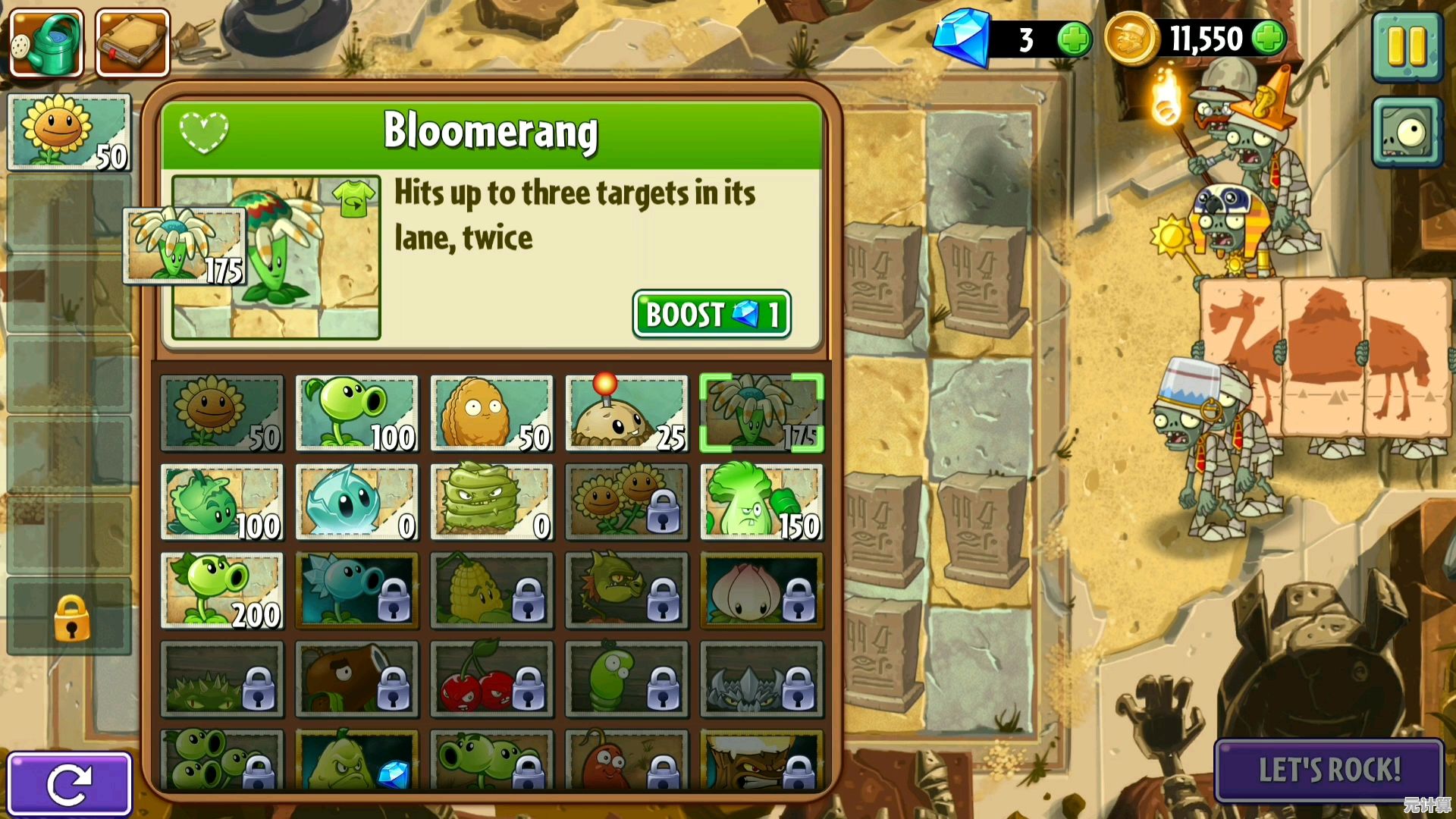Select the Bonk Choy seed packet

(761, 502)
